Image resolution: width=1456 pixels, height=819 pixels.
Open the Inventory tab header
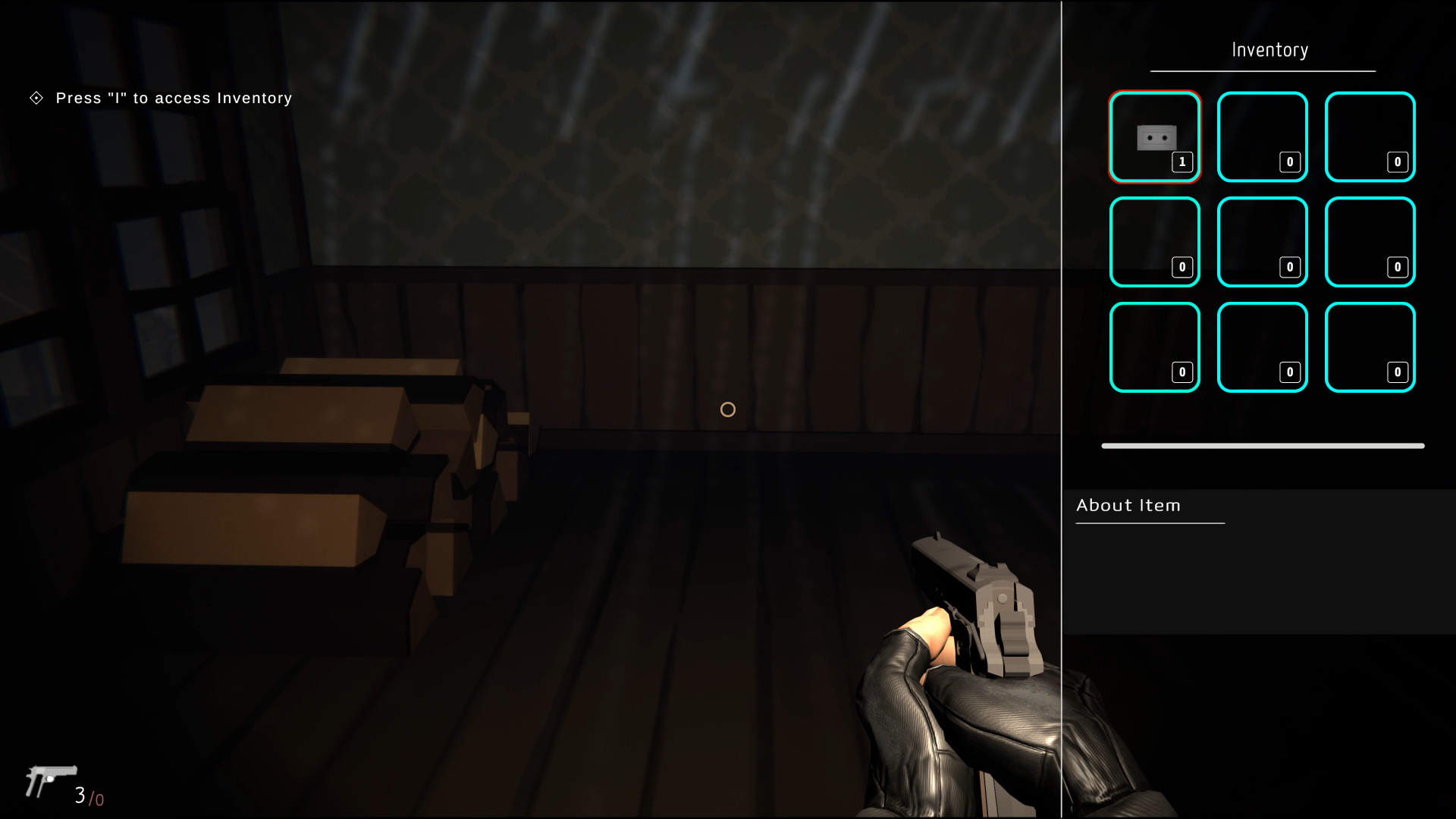click(x=1269, y=49)
